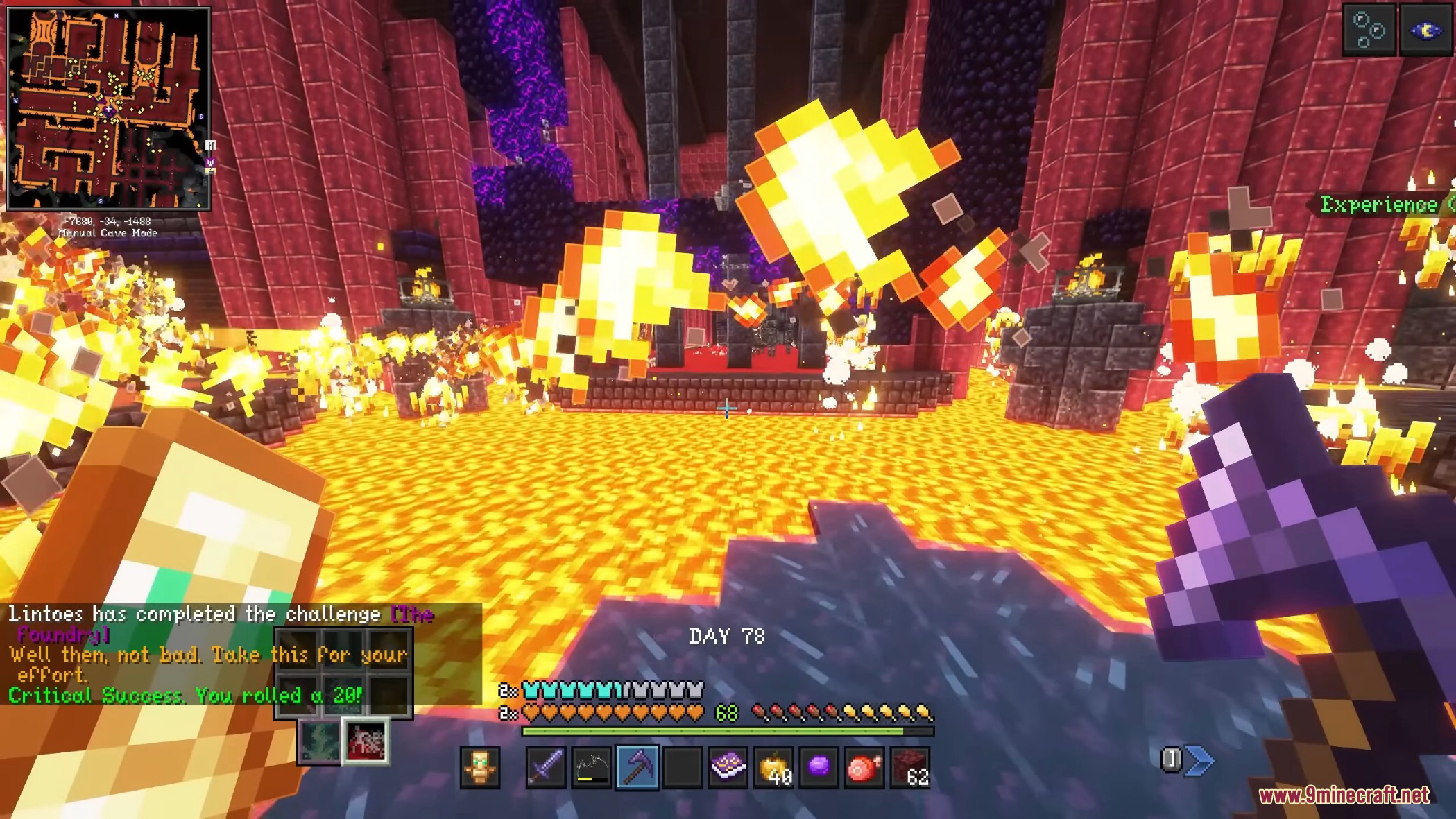The height and width of the screenshot is (819, 1456).
Task: Select the purple enchanted book slot
Action: 728,768
